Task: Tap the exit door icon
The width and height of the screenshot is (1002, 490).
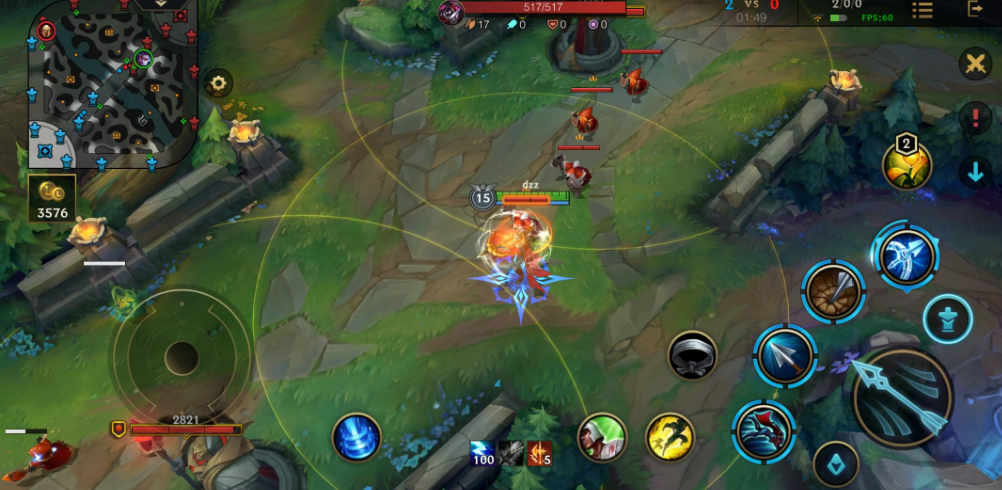Action: [x=976, y=10]
